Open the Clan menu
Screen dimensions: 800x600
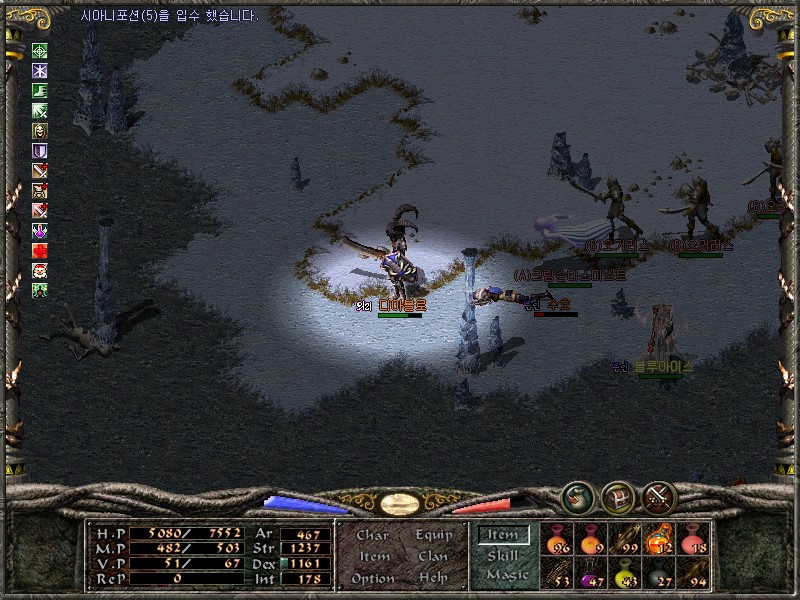click(433, 556)
